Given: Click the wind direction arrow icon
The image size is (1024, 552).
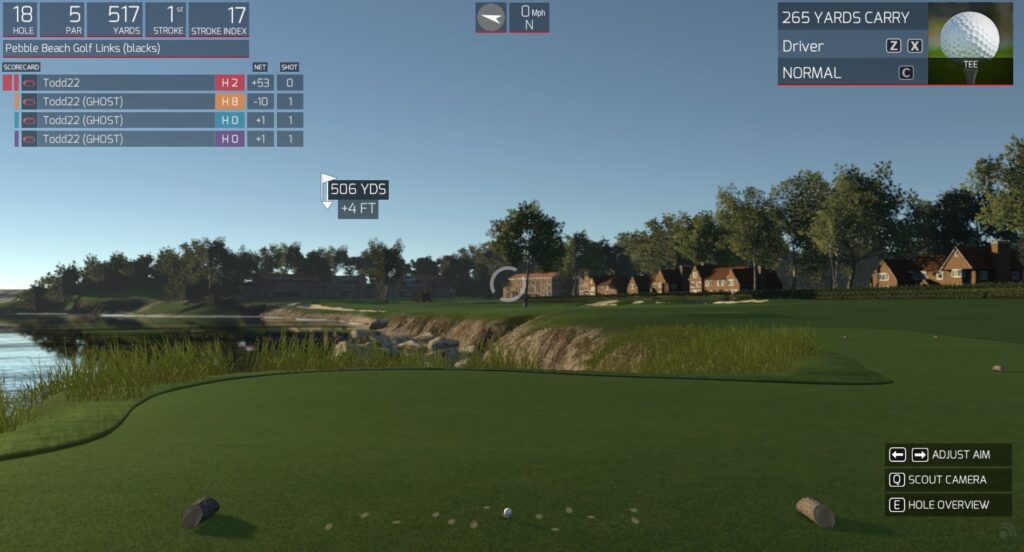Looking at the screenshot, I should pos(491,17).
